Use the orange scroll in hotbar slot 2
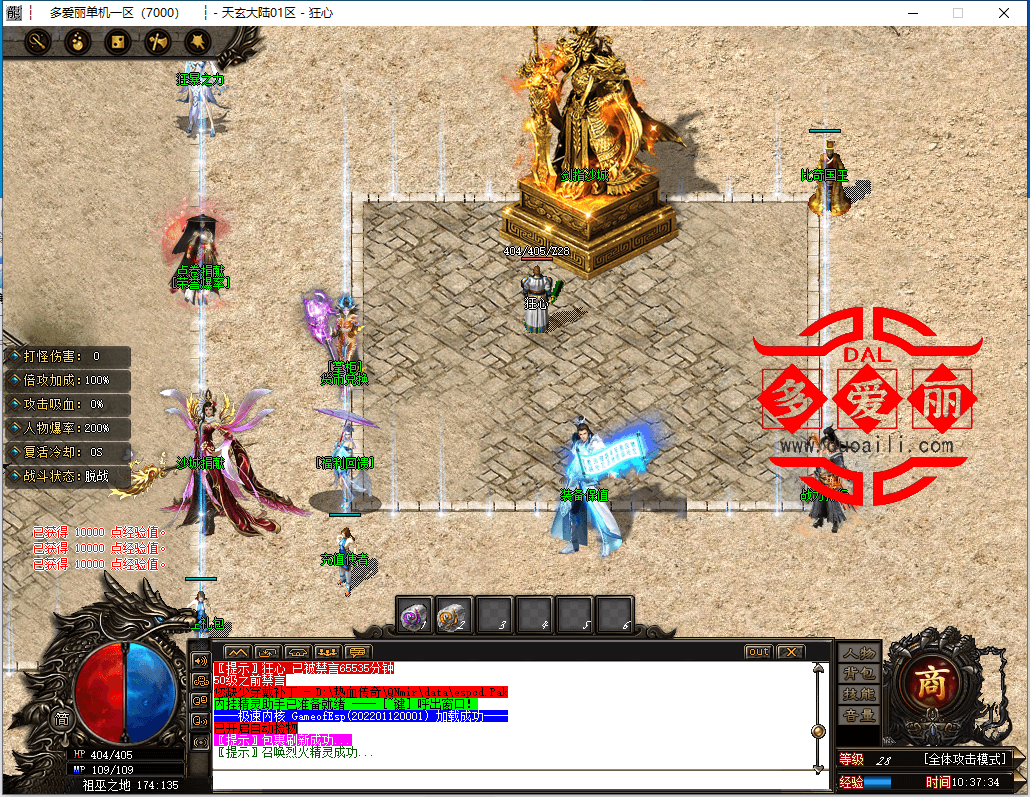Viewport: 1030px width, 797px height. click(x=454, y=616)
